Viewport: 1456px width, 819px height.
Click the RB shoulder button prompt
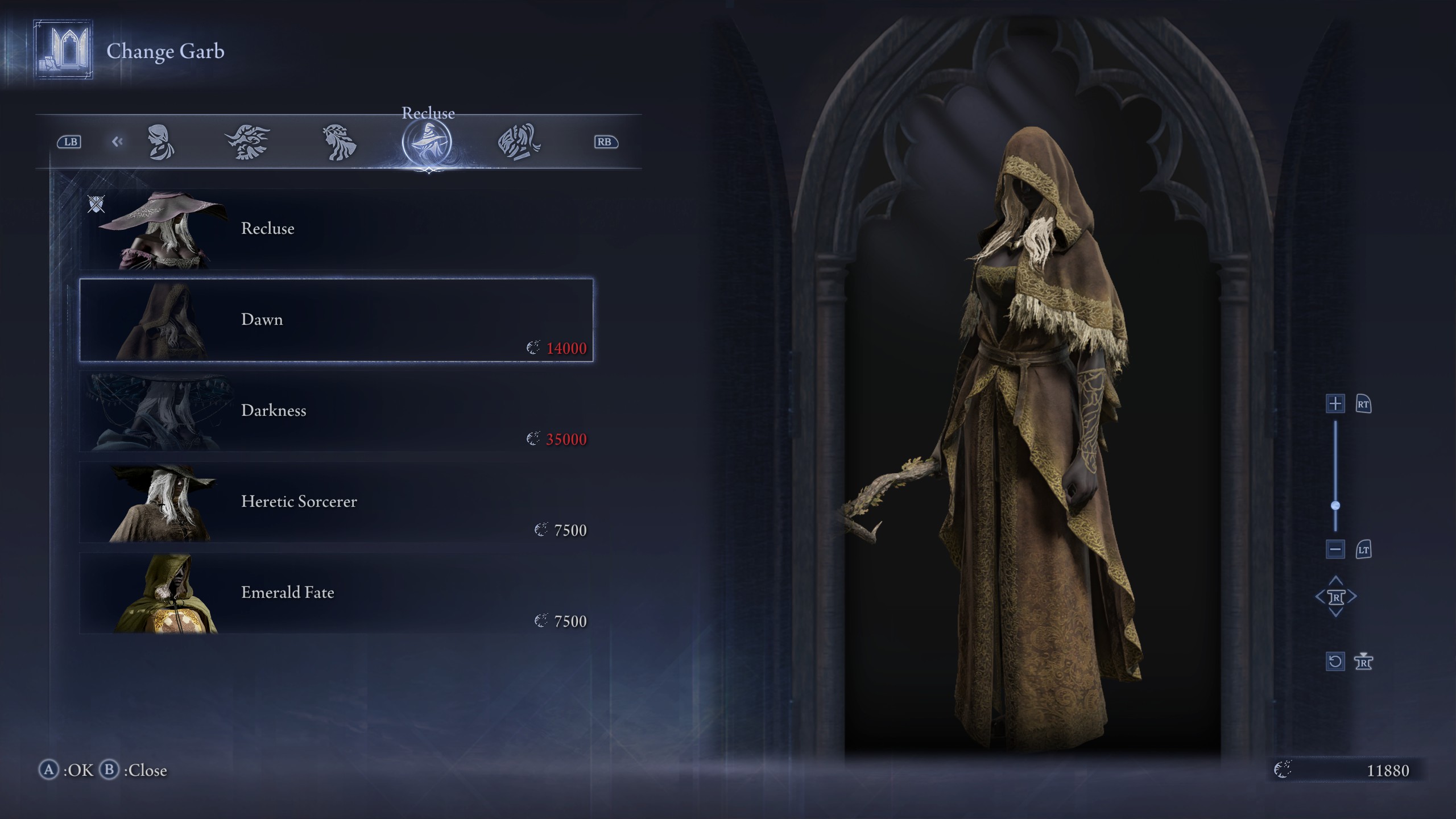pyautogui.click(x=605, y=141)
